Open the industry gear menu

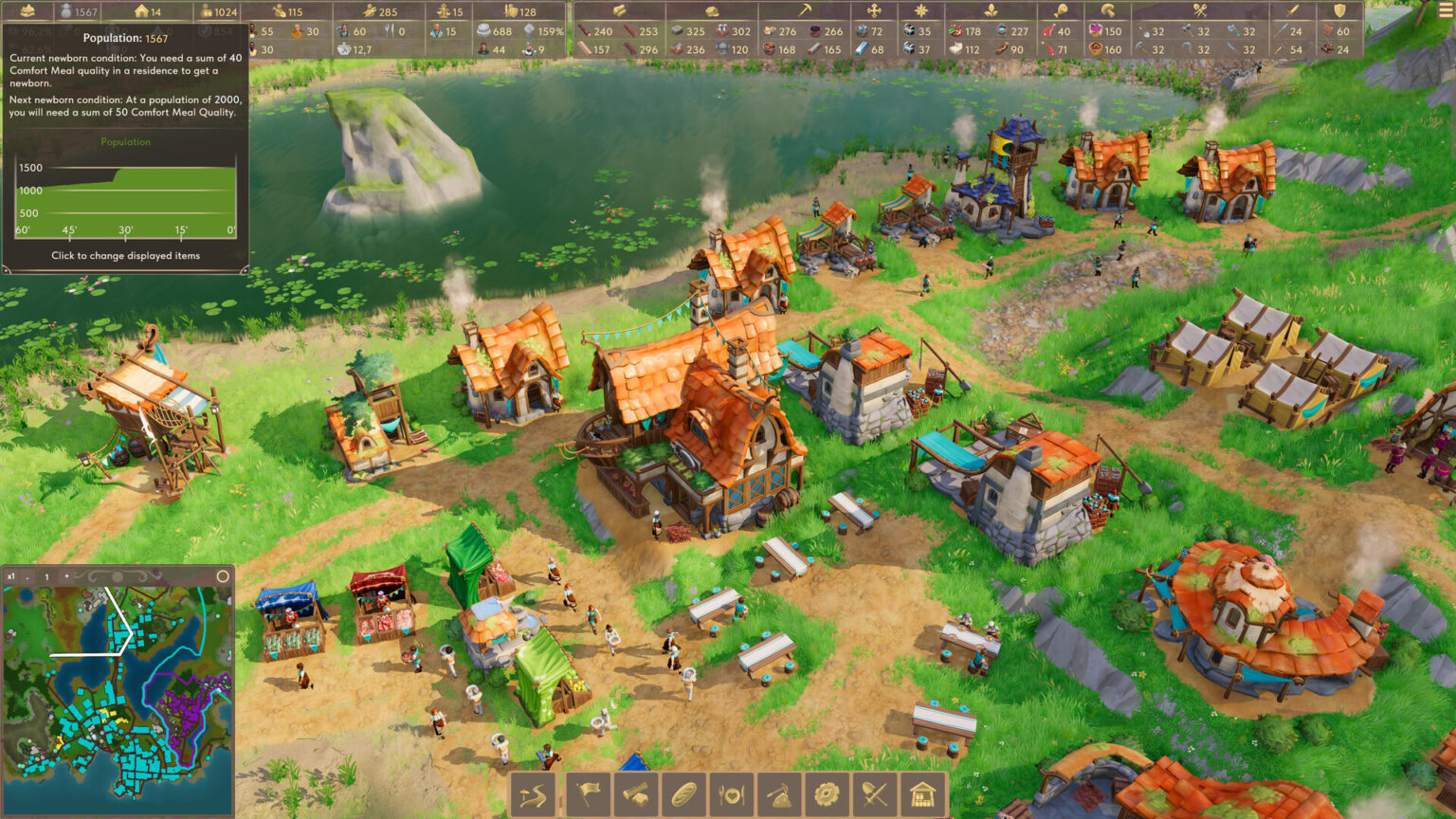point(828,794)
